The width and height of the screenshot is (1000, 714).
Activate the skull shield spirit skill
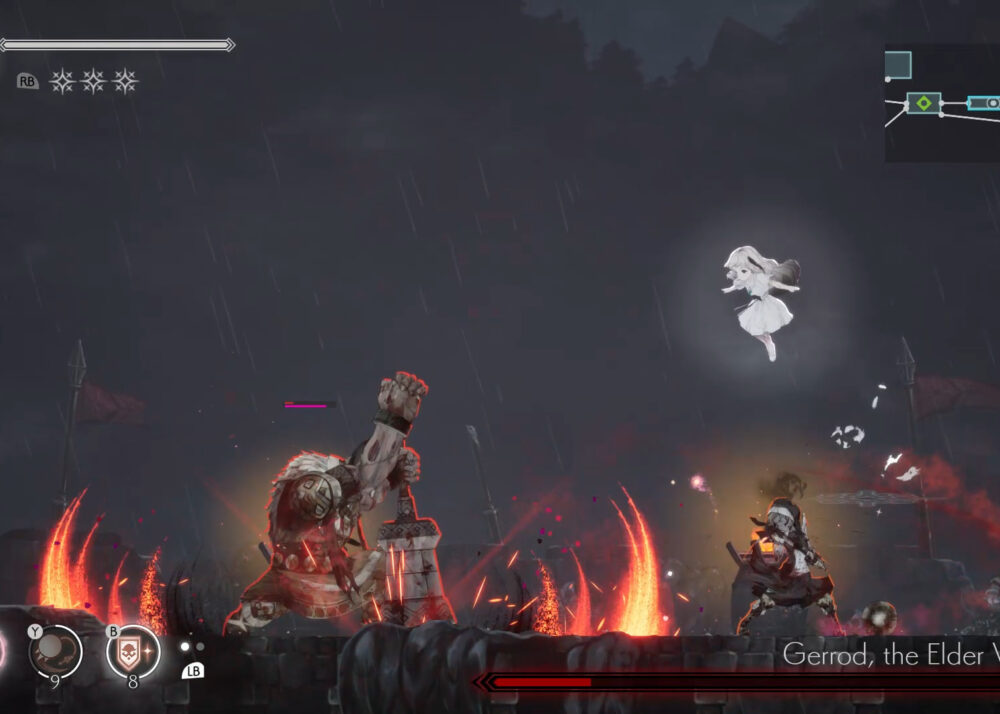point(134,653)
